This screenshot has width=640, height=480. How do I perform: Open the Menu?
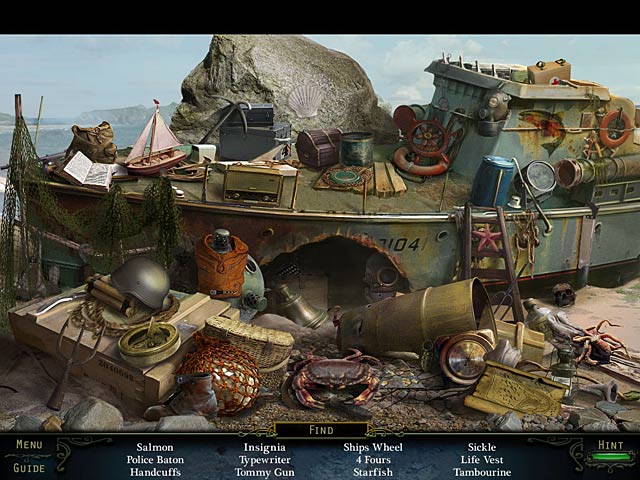[29, 445]
